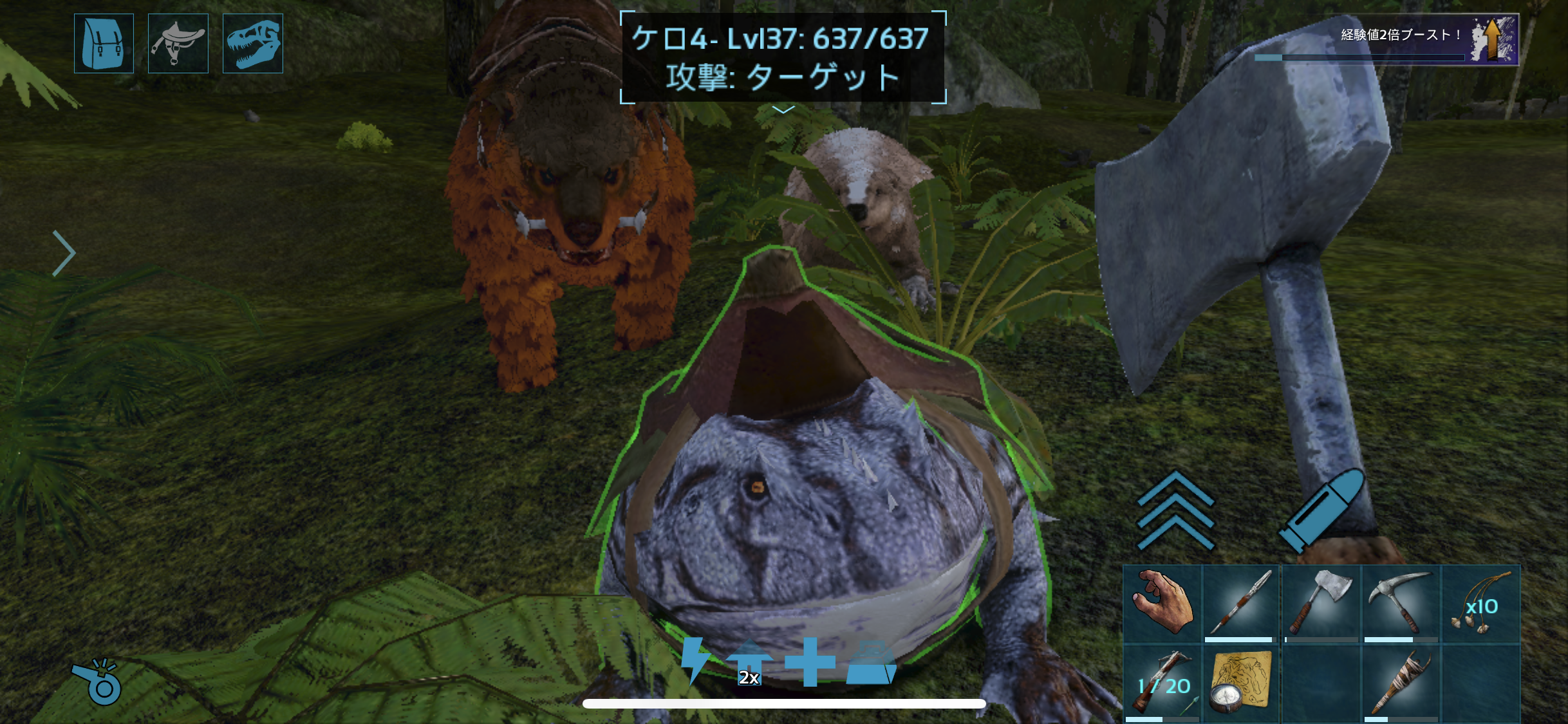Select the bola x10 slot

1480,603
